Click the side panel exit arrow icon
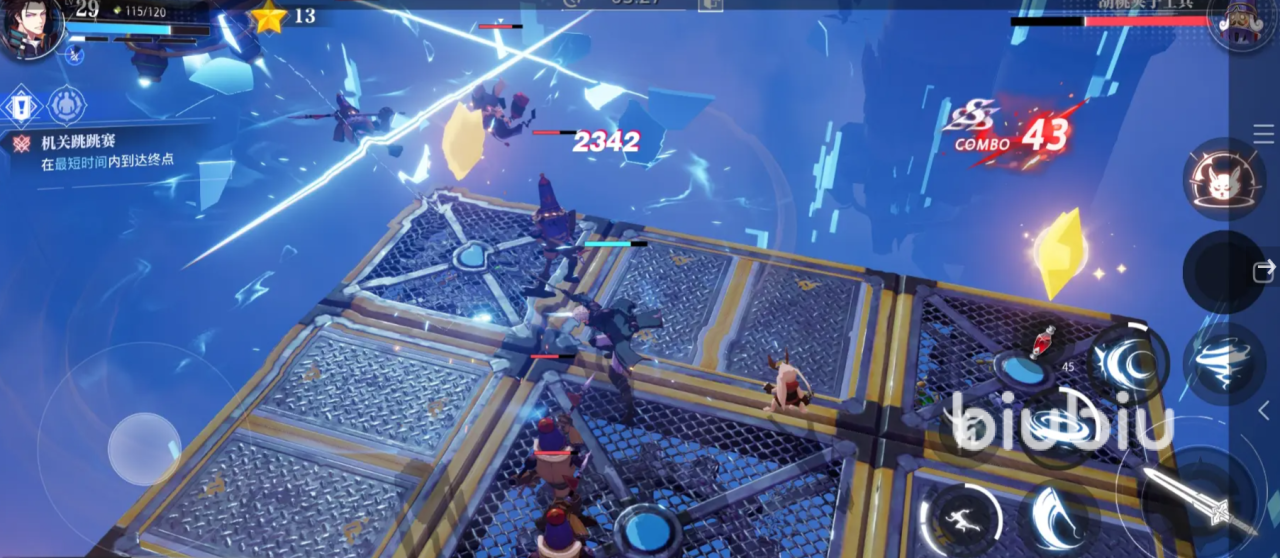 point(1264,268)
